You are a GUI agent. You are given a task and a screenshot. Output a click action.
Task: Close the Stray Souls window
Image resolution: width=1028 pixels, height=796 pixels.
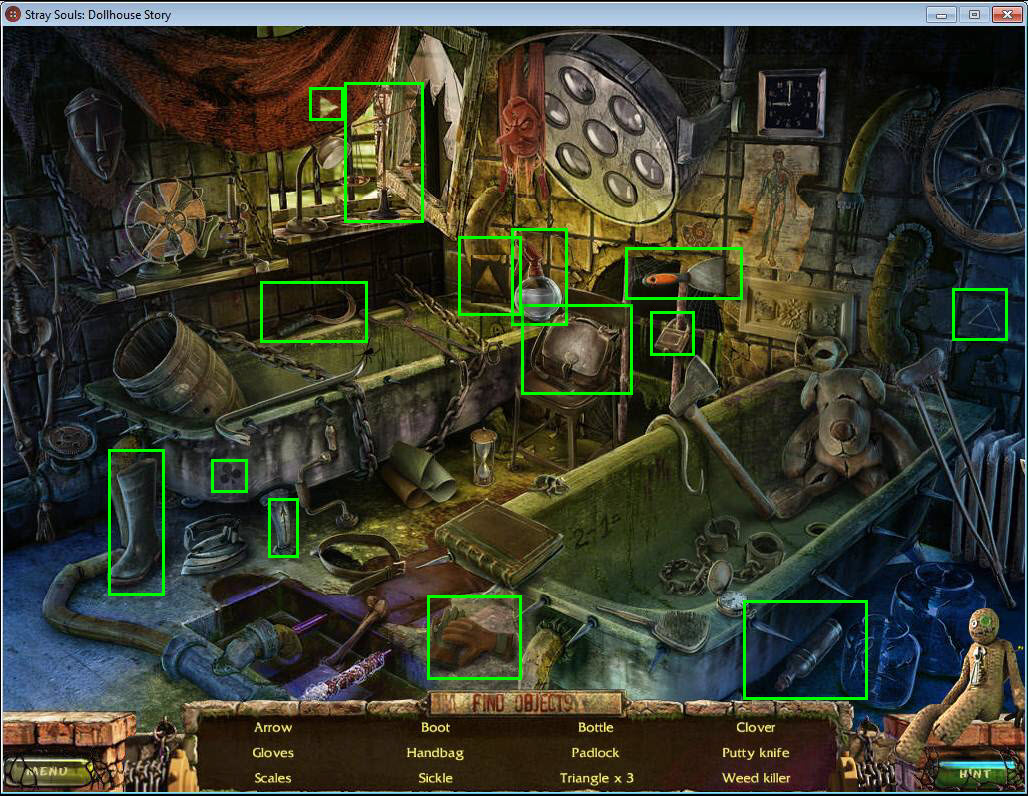click(x=1005, y=15)
